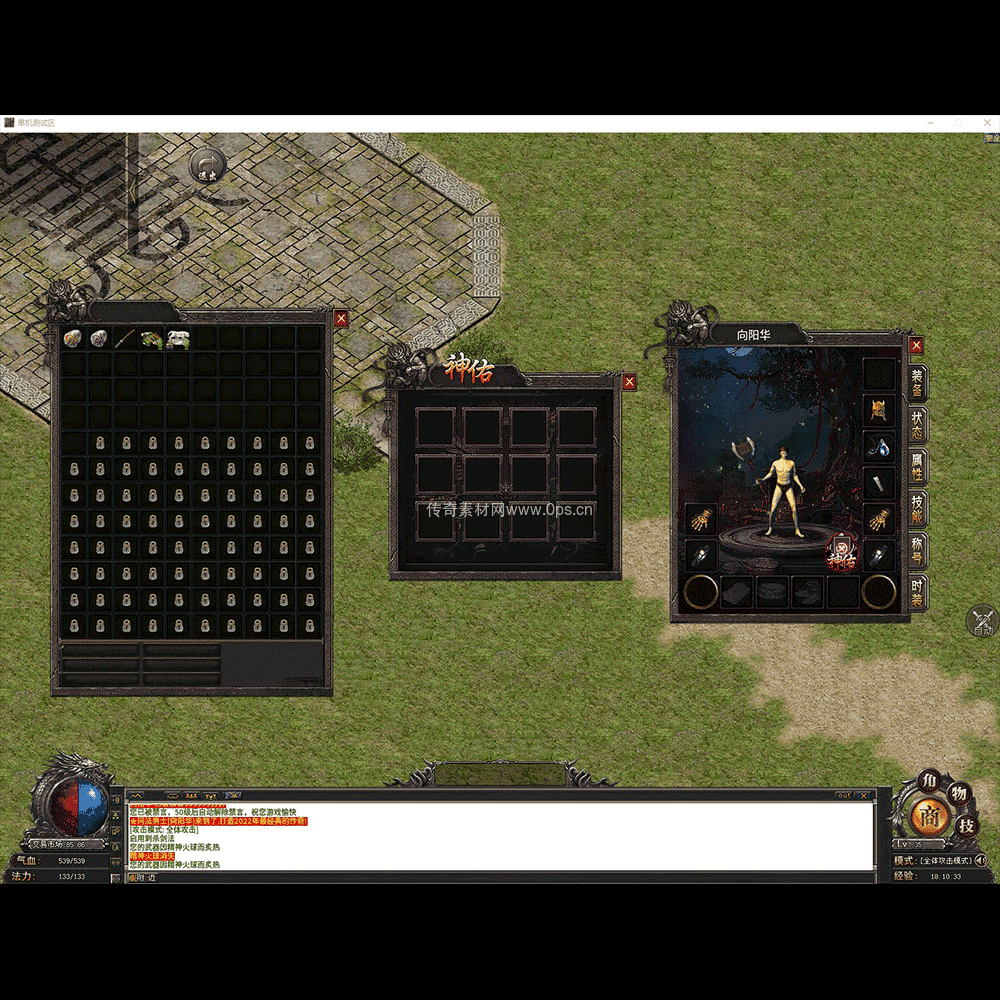This screenshot has height=1000, width=1000.
Task: Click the 退出 exit round button
Action: tap(207, 167)
